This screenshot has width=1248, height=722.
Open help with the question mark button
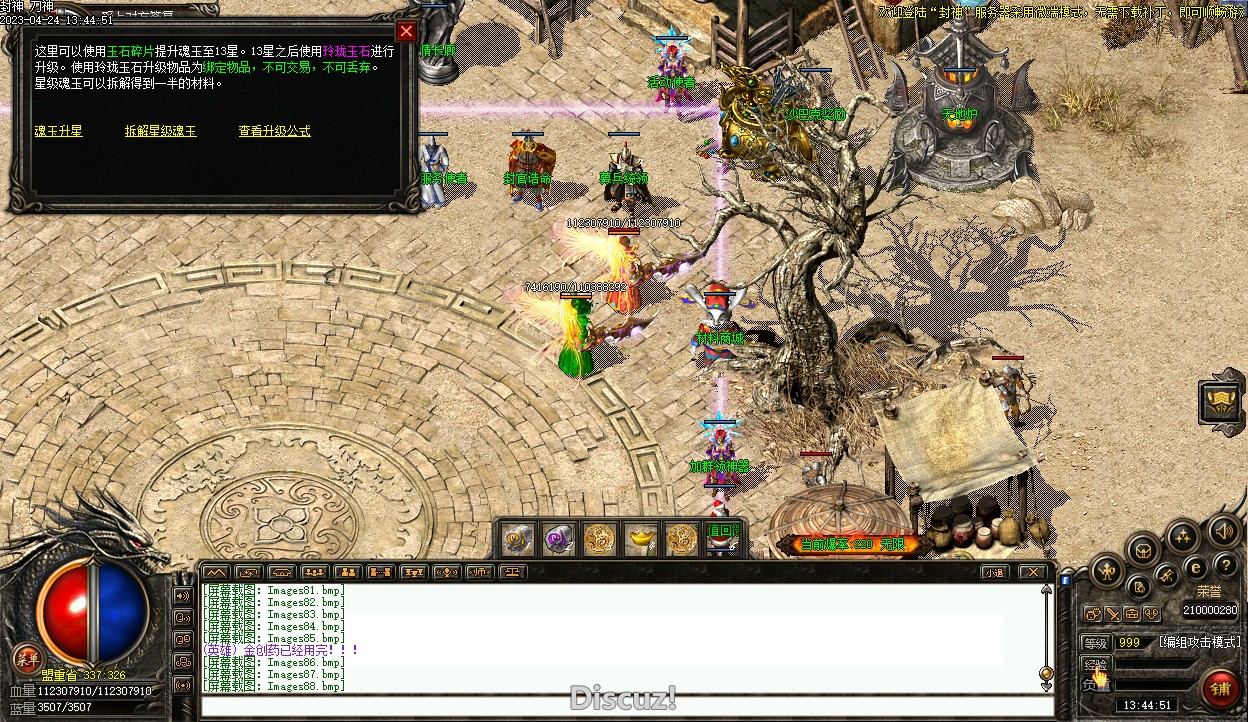tap(1224, 567)
